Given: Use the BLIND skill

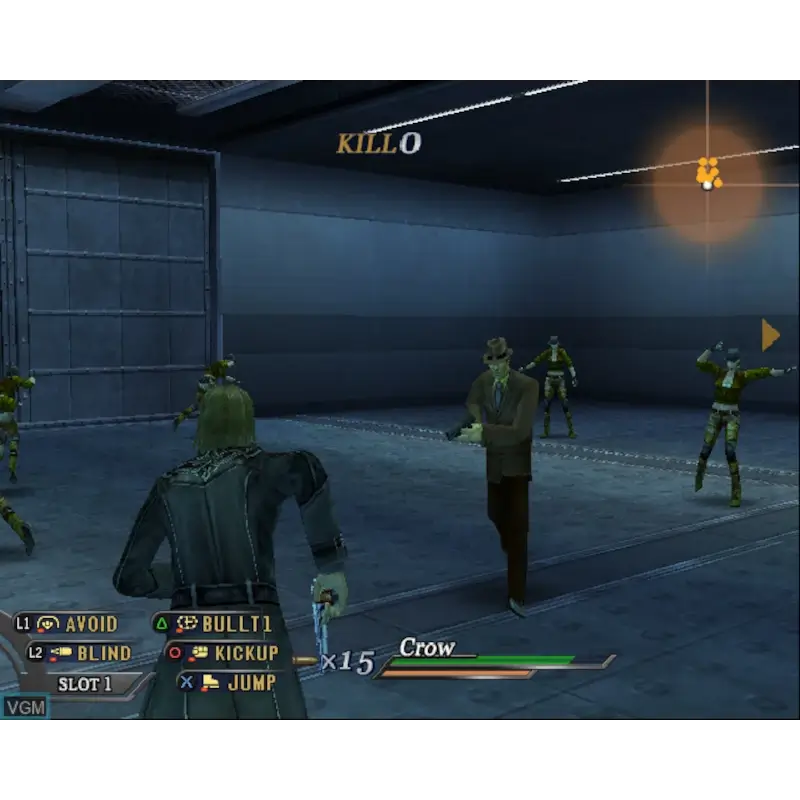Looking at the screenshot, I should [90, 653].
